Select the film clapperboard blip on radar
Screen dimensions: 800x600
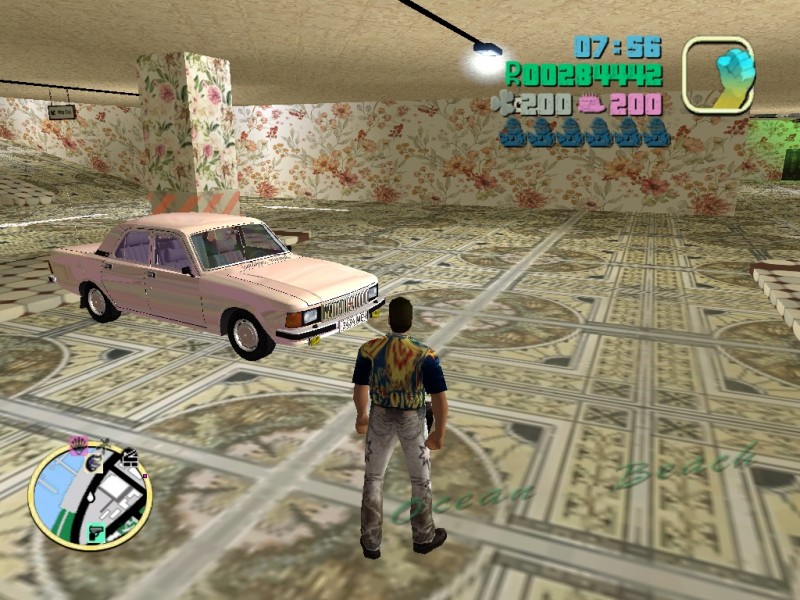(x=129, y=458)
